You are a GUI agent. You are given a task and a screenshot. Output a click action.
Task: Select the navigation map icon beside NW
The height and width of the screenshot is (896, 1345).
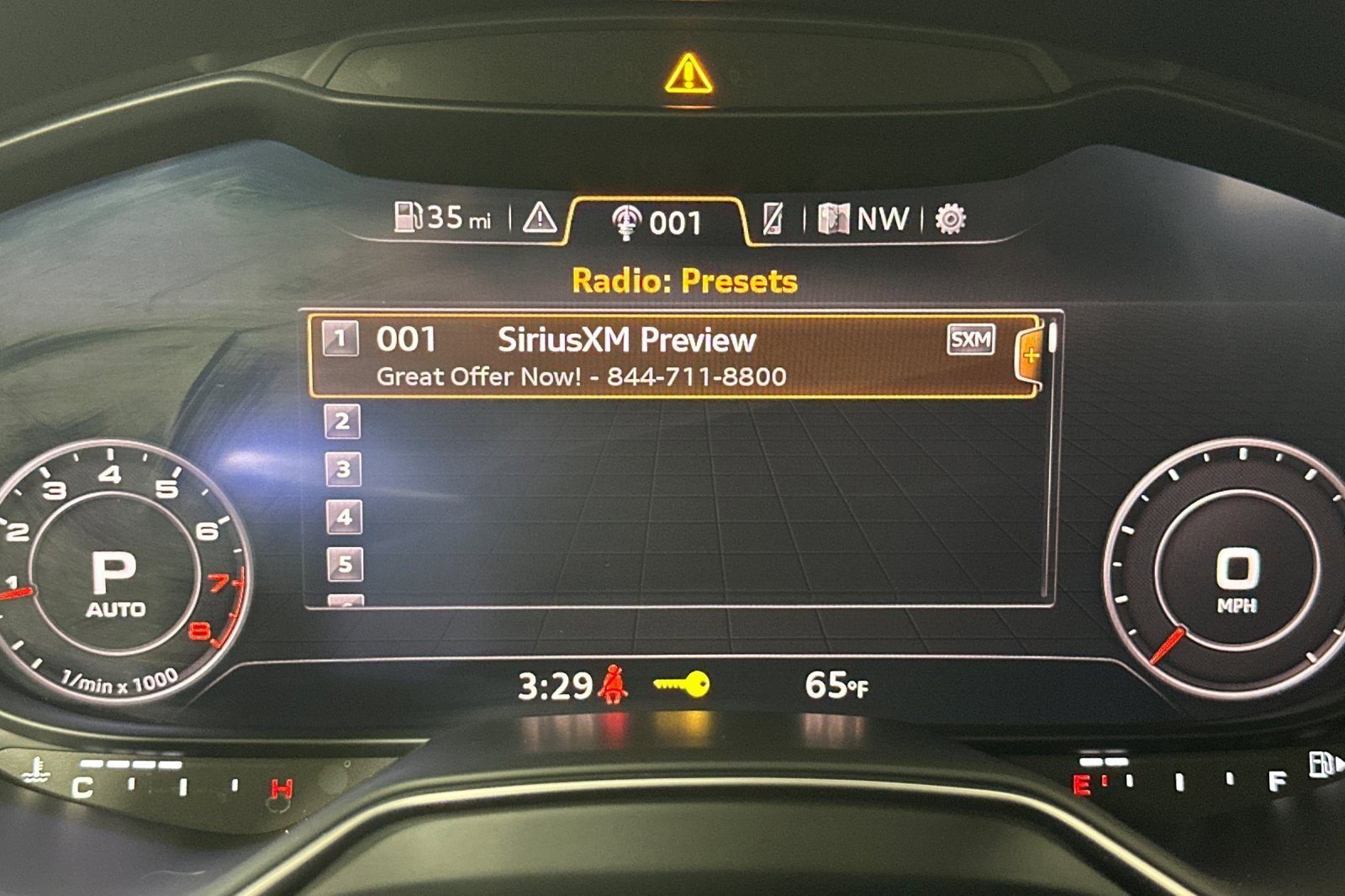tap(833, 220)
